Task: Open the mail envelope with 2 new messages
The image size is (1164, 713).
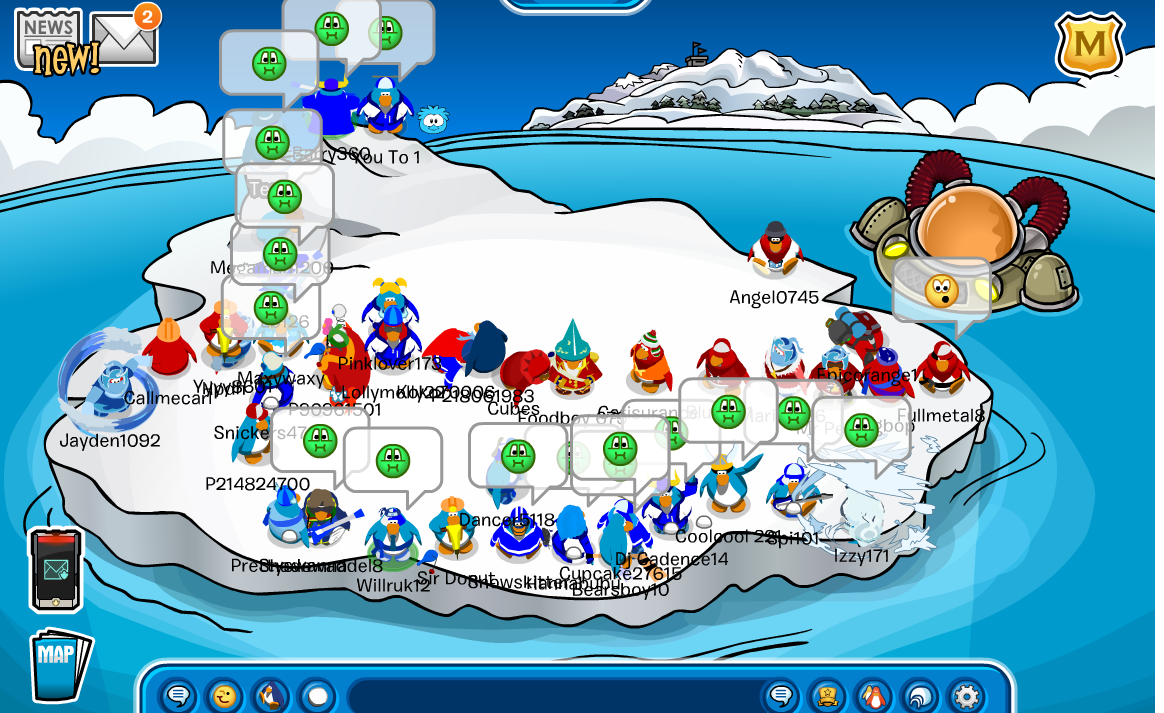Action: tap(124, 40)
